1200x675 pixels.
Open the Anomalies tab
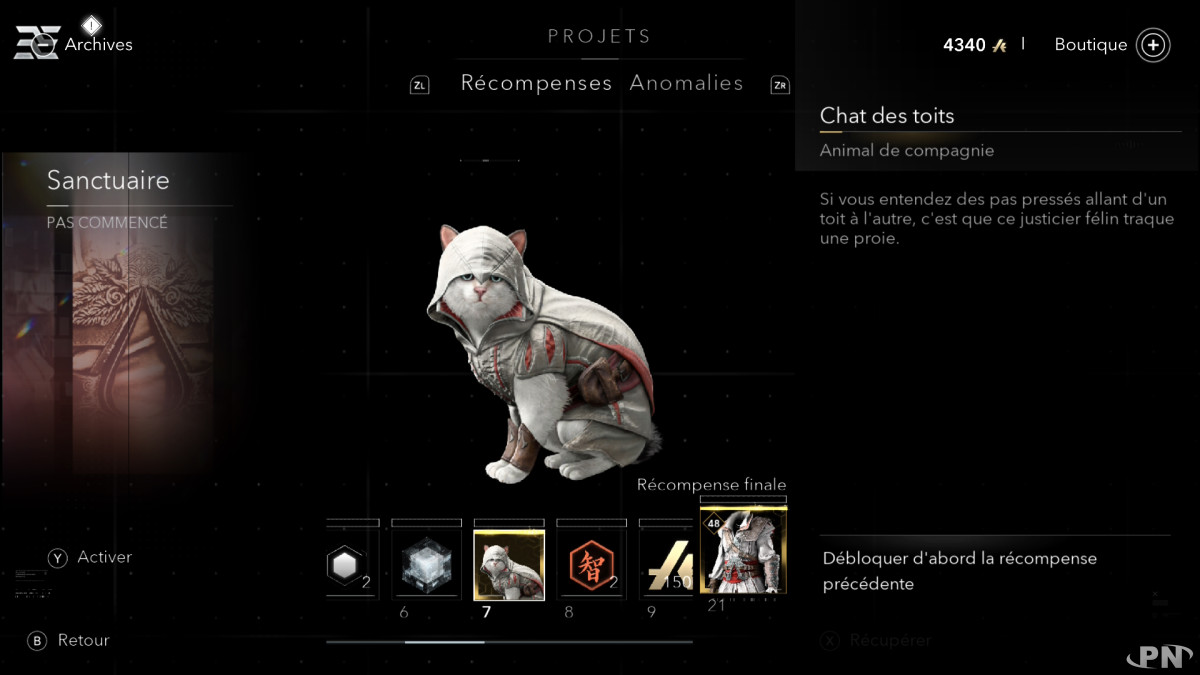click(x=686, y=84)
